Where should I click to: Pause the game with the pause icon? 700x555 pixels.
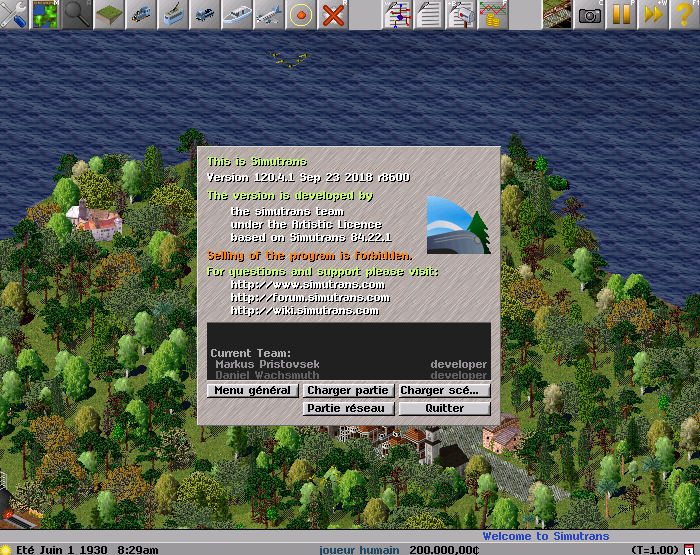click(x=622, y=14)
